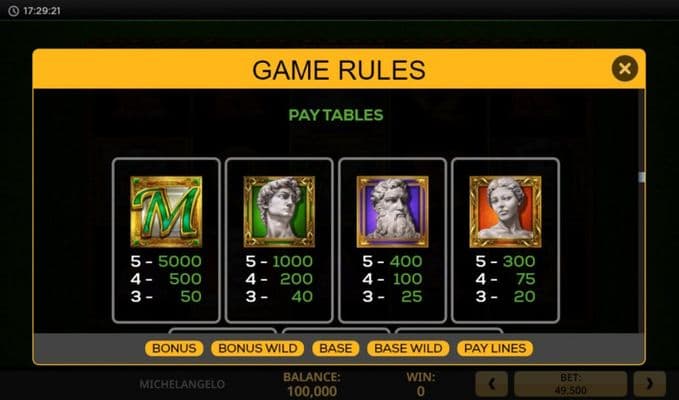Screen dimensions: 679x400
Task: Click the rules panel scrollbar handle
Action: (642, 177)
